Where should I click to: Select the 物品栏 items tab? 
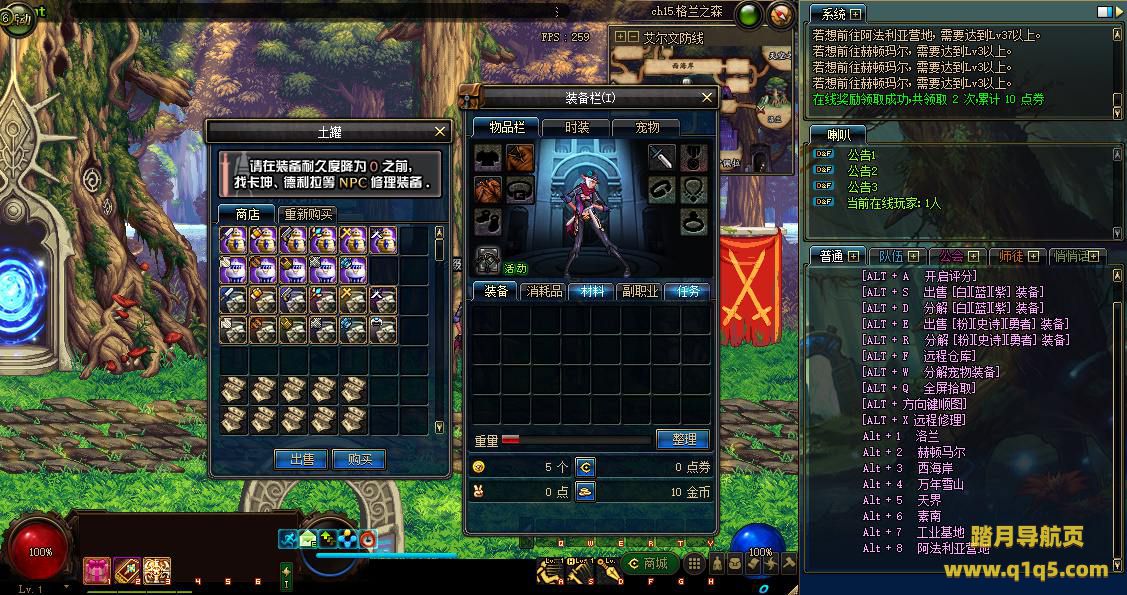coord(506,127)
